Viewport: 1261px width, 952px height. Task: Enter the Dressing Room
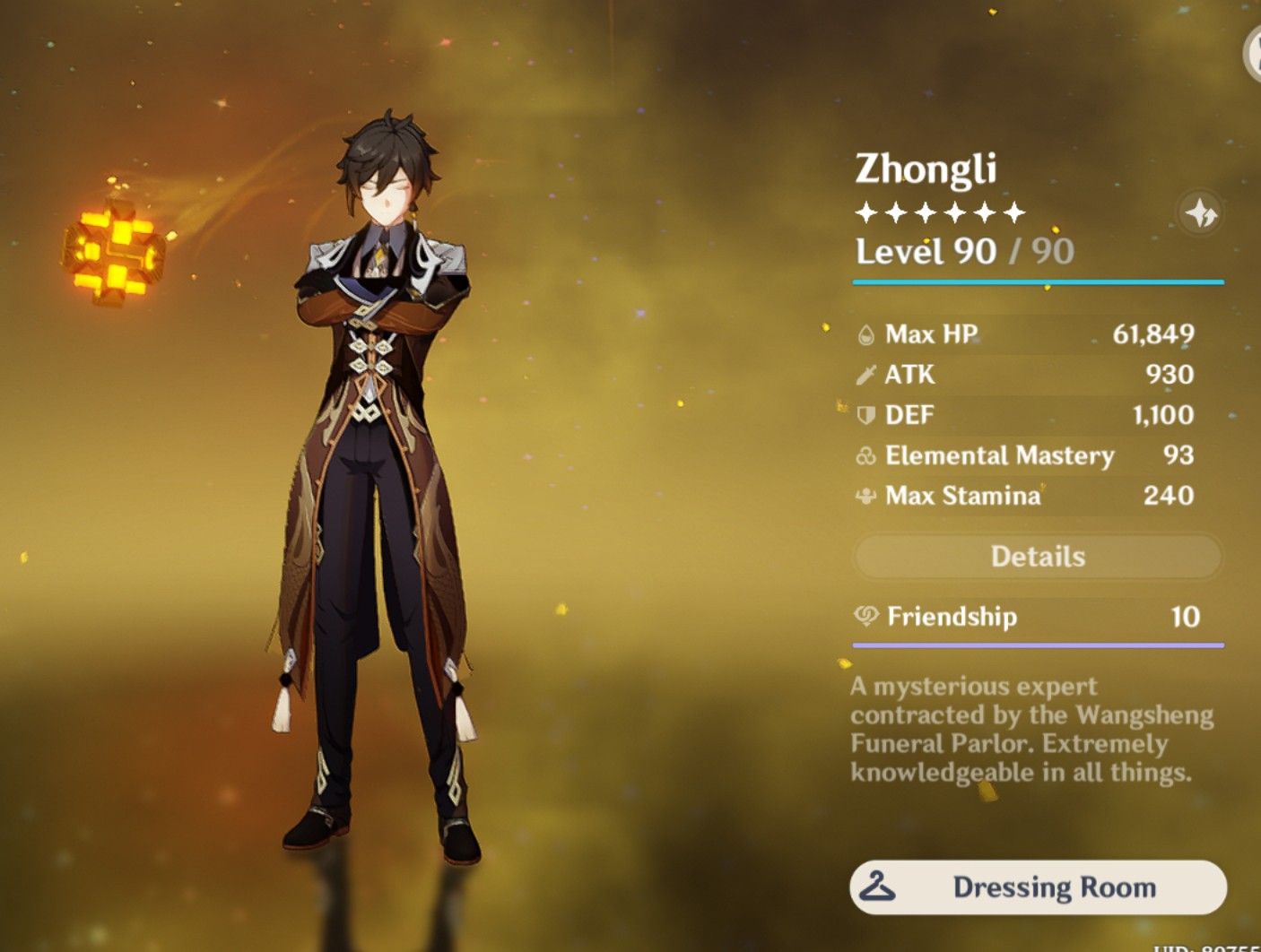tap(1038, 888)
